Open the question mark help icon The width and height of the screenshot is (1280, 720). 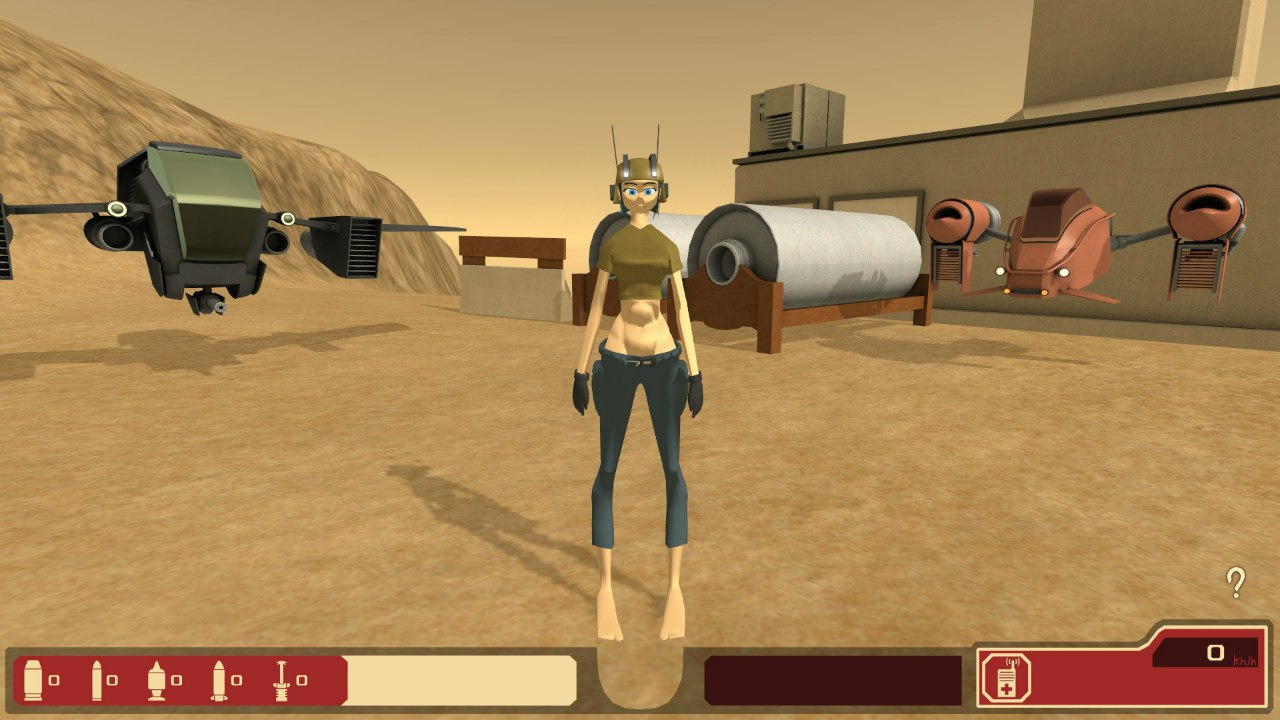[x=1236, y=582]
